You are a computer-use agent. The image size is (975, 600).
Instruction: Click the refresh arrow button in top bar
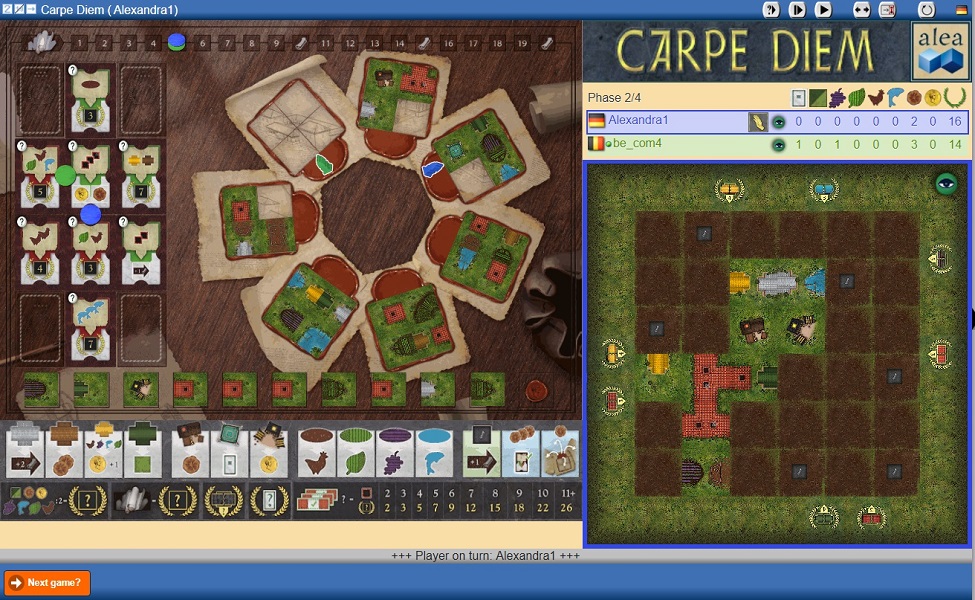(x=926, y=9)
